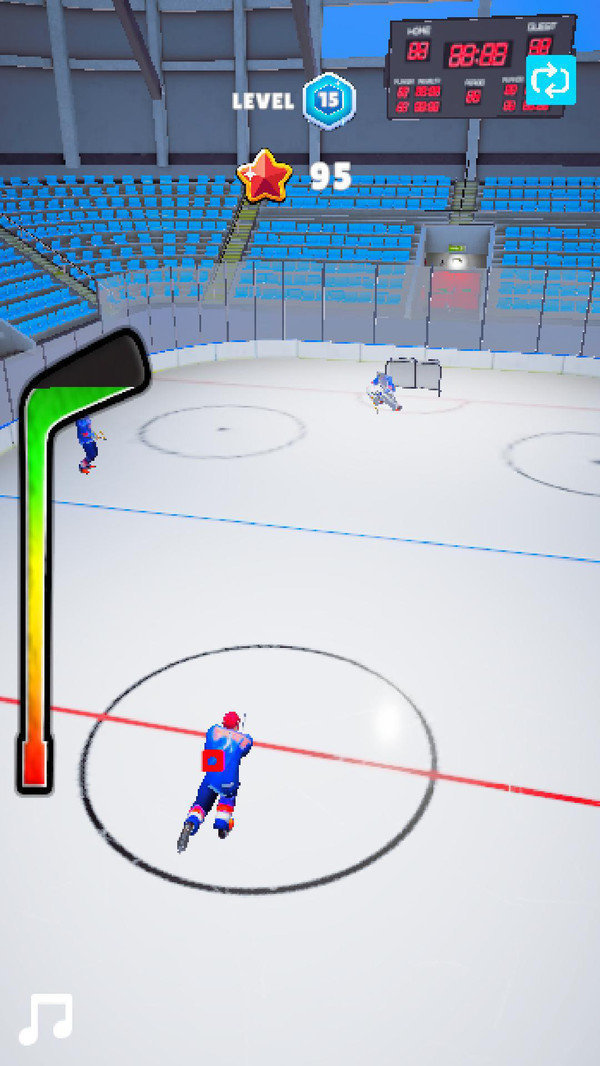The image size is (600, 1066).
Task: Toggle the music note icon
Action: point(46,1019)
